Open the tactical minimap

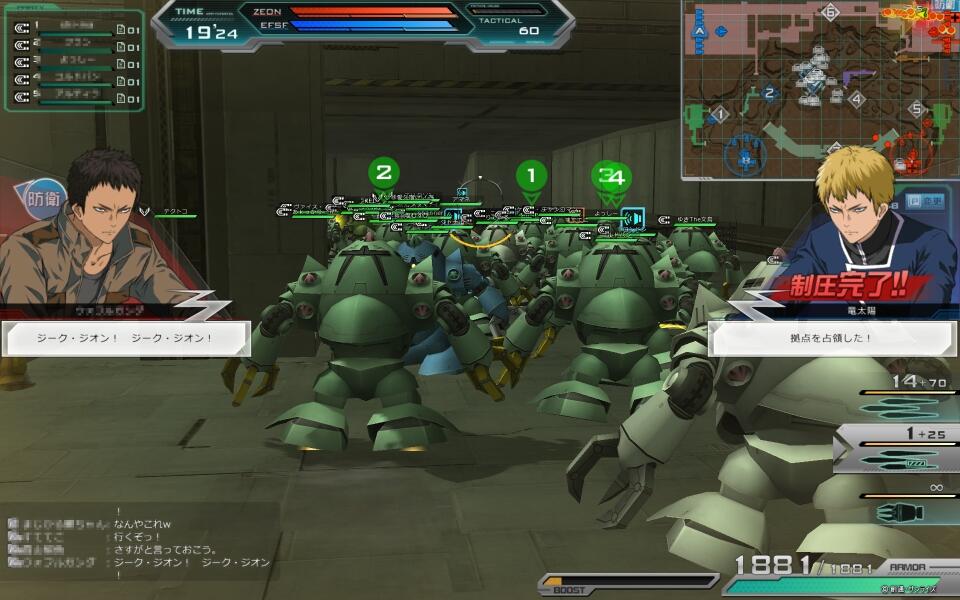pyautogui.click(x=820, y=90)
